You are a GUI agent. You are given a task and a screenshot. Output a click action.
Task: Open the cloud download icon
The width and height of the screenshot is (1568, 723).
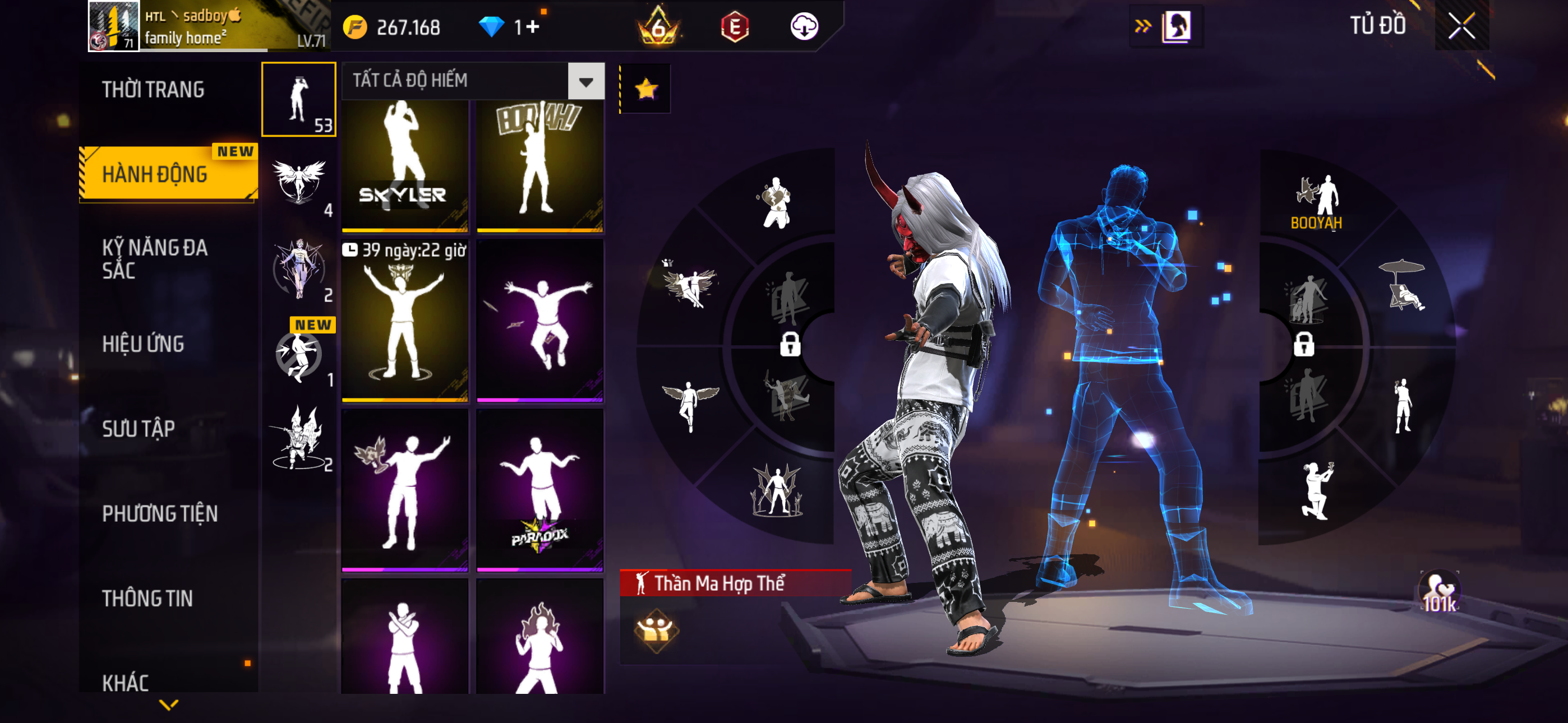click(804, 27)
